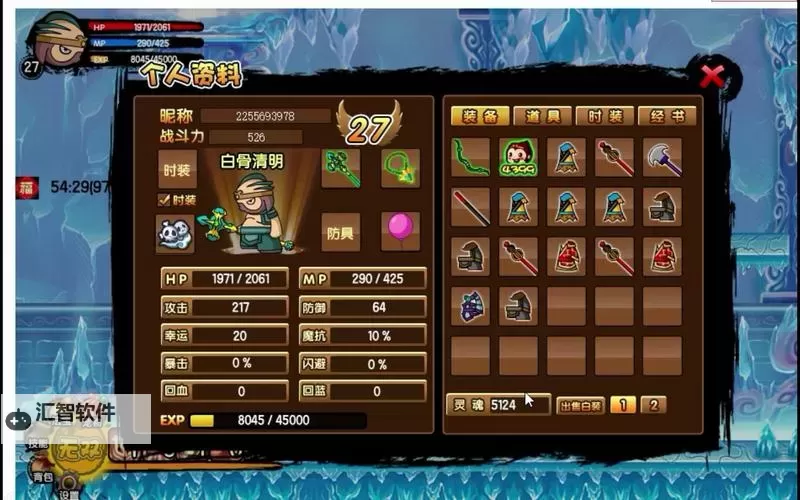The height and width of the screenshot is (500, 800).
Task: Click the 时装 costume equipment slot
Action: click(x=177, y=170)
